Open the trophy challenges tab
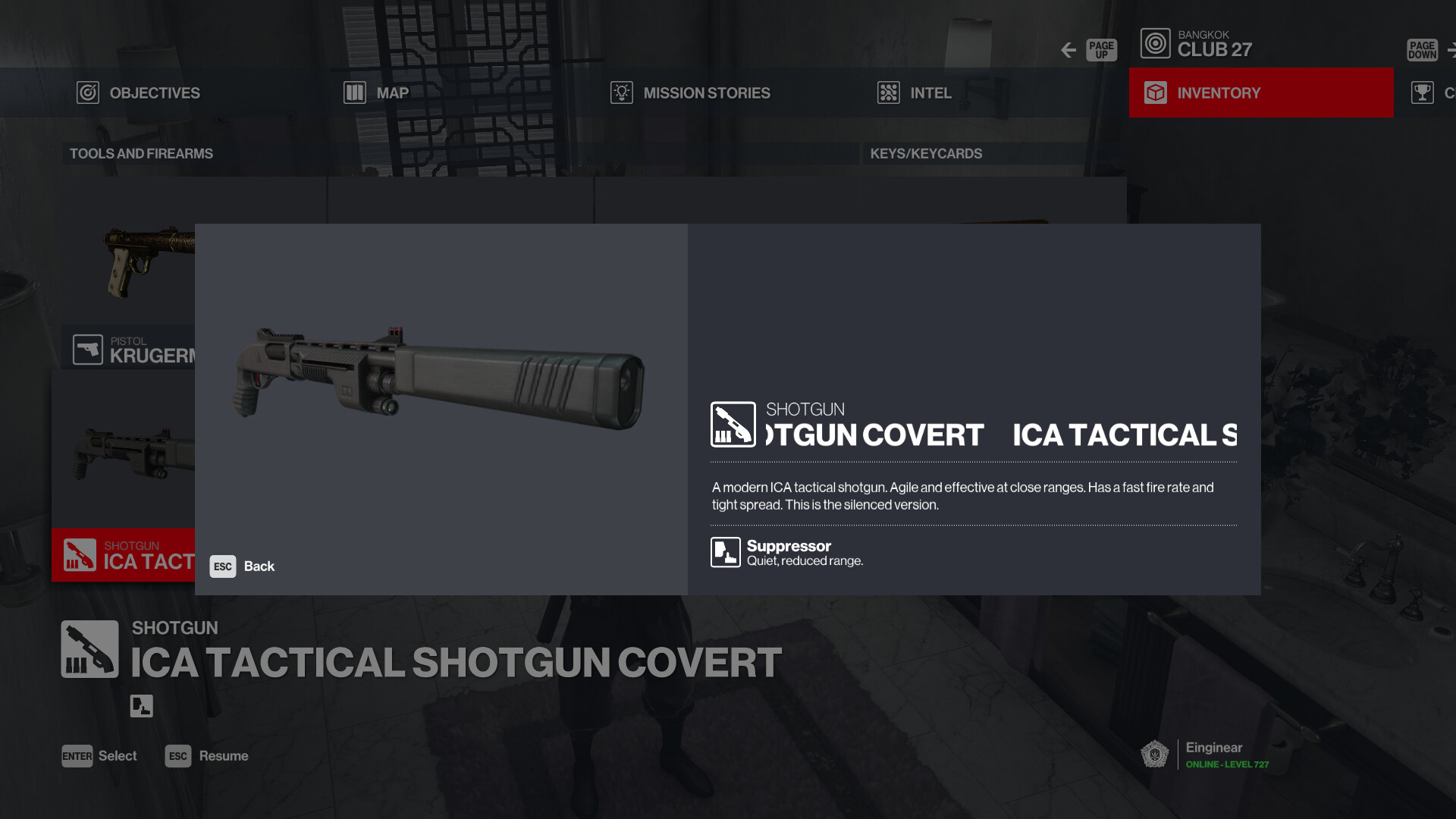1456x819 pixels. 1429,93
